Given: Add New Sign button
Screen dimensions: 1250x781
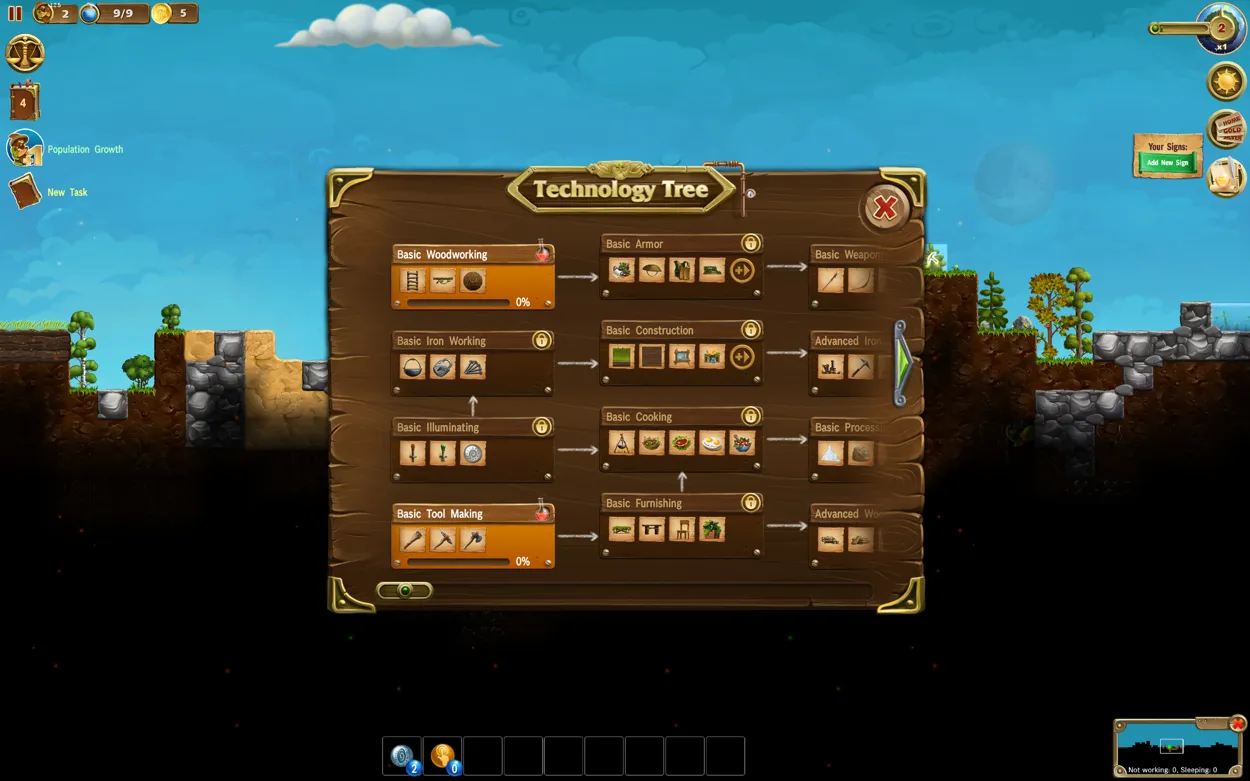Looking at the screenshot, I should point(1167,162).
